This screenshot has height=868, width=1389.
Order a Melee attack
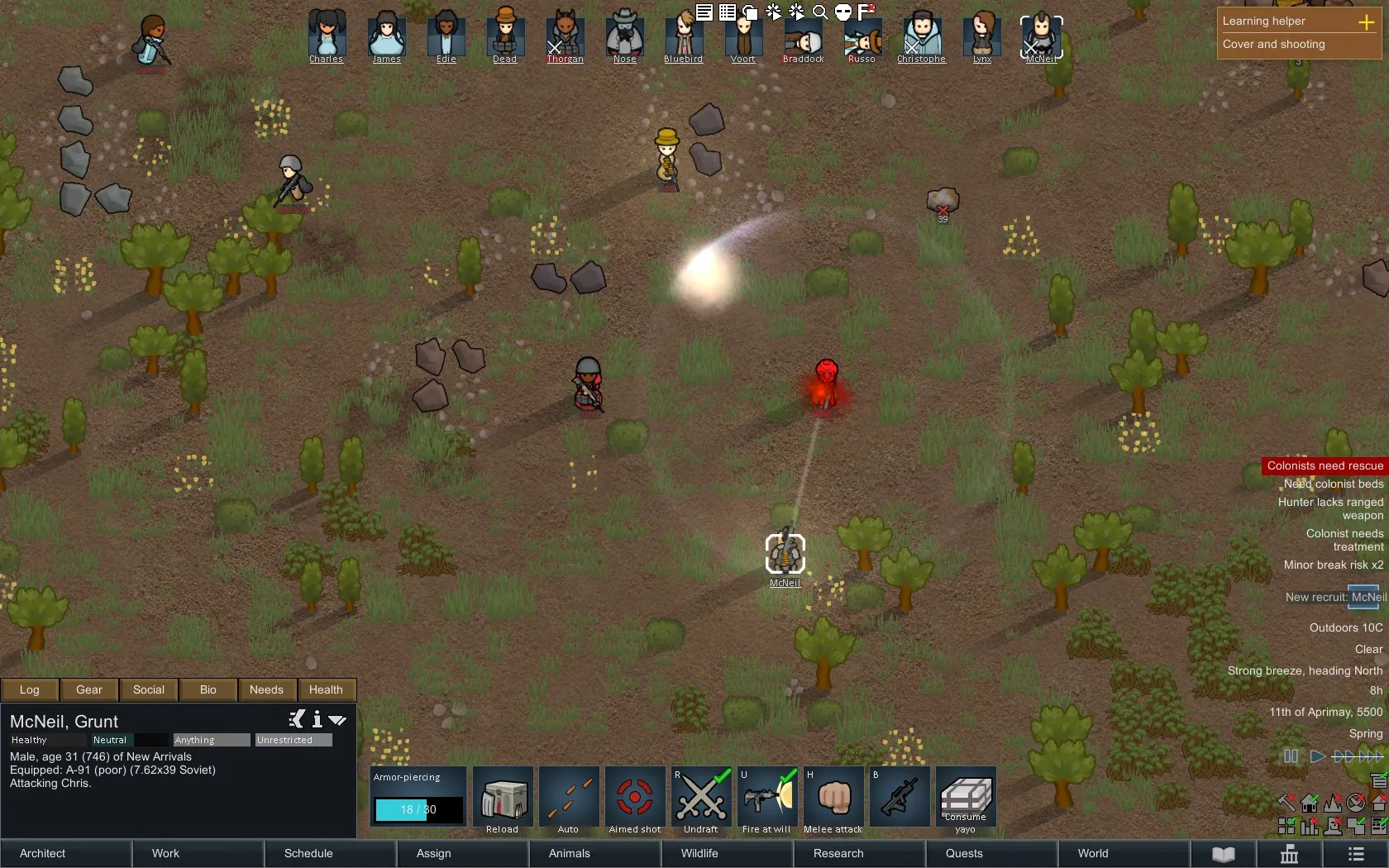click(833, 799)
